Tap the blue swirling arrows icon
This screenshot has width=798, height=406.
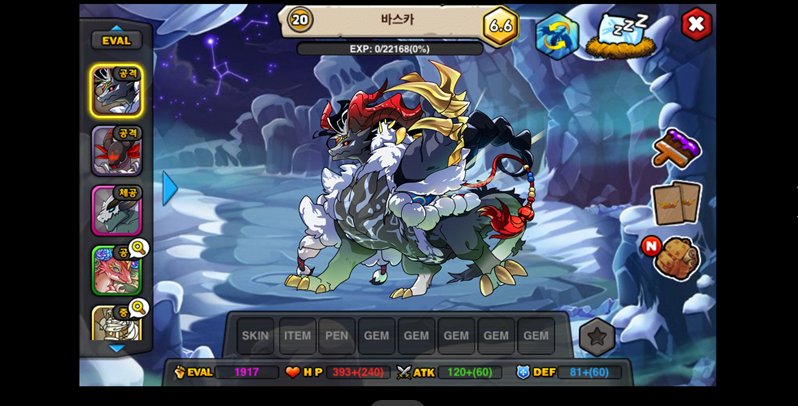557,36
